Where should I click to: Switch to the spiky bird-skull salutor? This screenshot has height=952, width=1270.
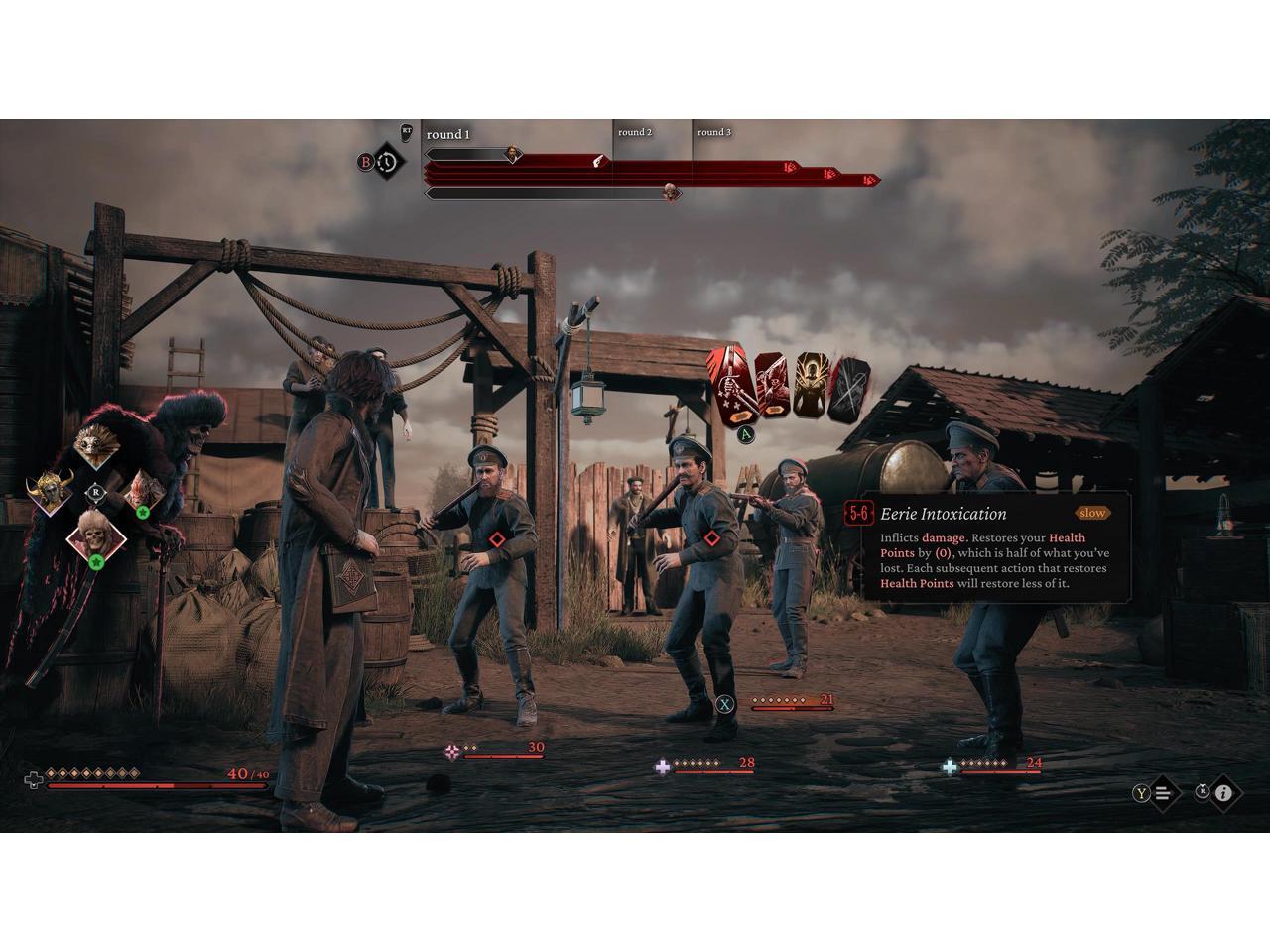coord(94,446)
